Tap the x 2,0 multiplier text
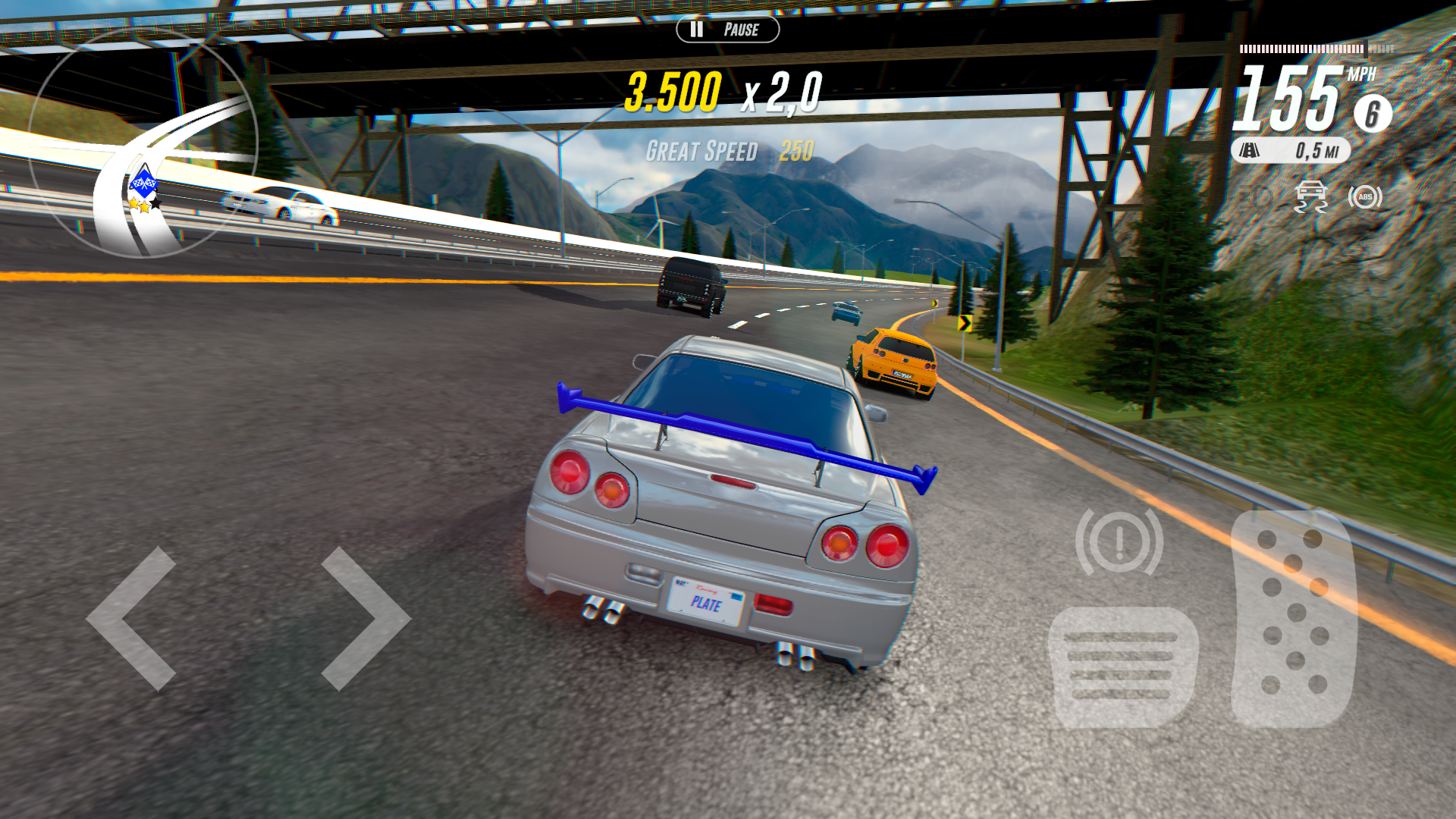The image size is (1456, 819). tap(783, 93)
